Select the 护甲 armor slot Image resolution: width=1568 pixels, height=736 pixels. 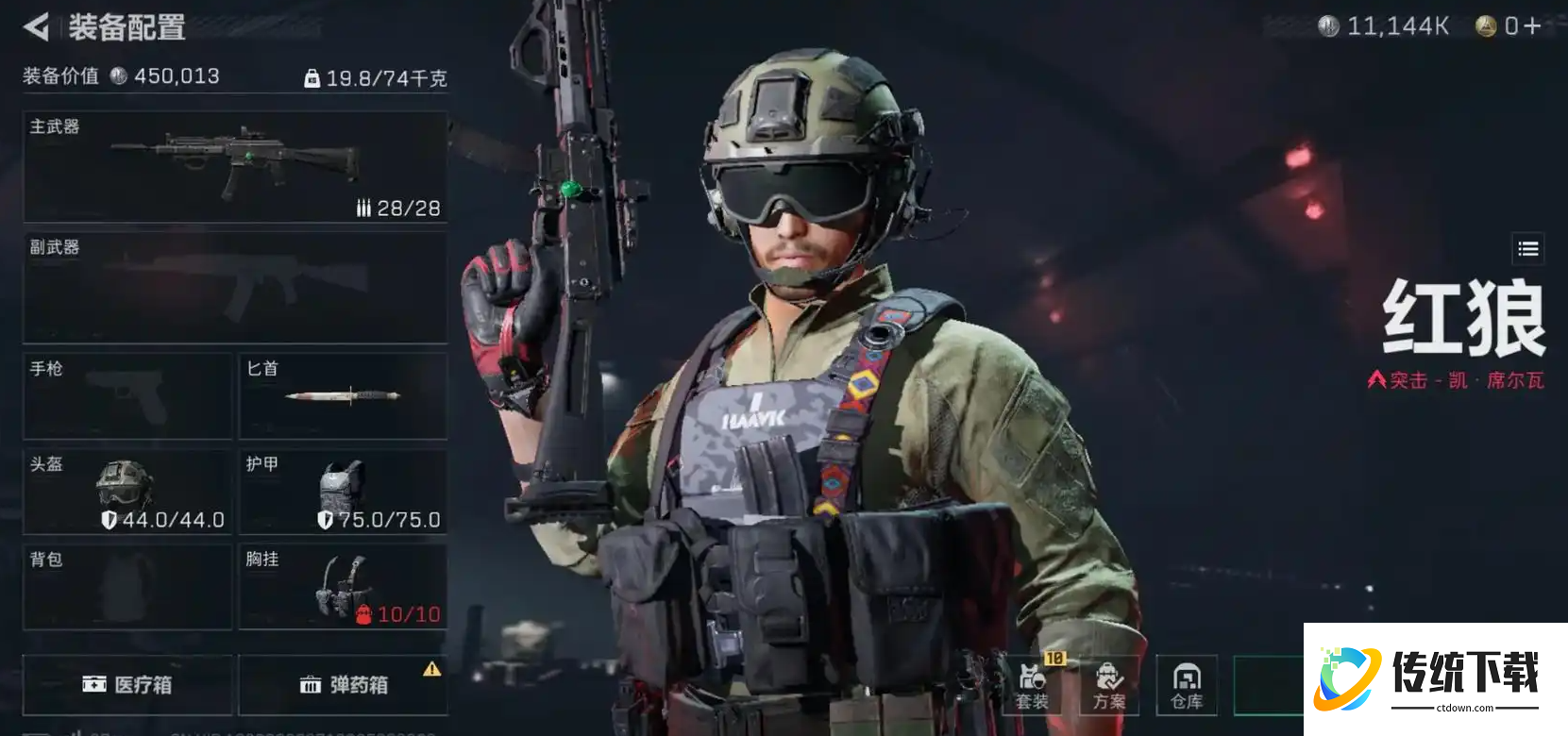click(343, 492)
